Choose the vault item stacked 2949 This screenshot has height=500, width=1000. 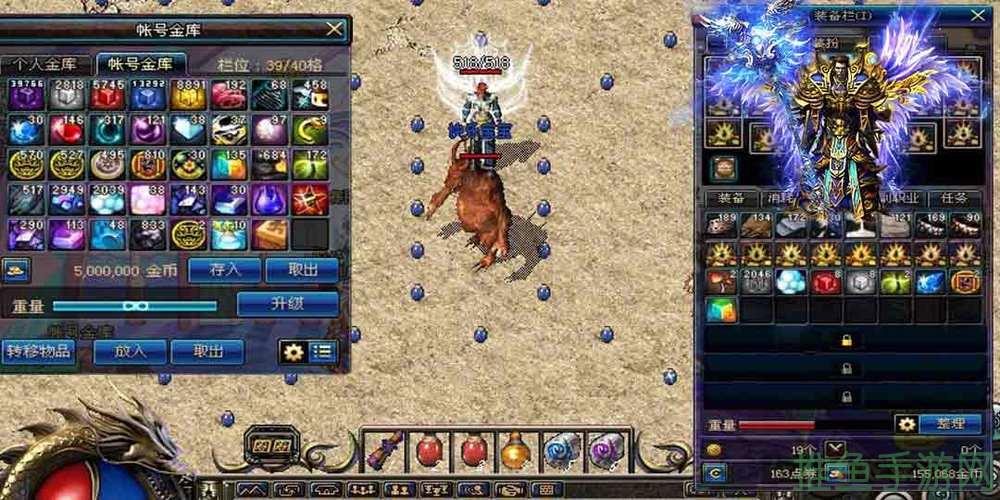tap(67, 199)
